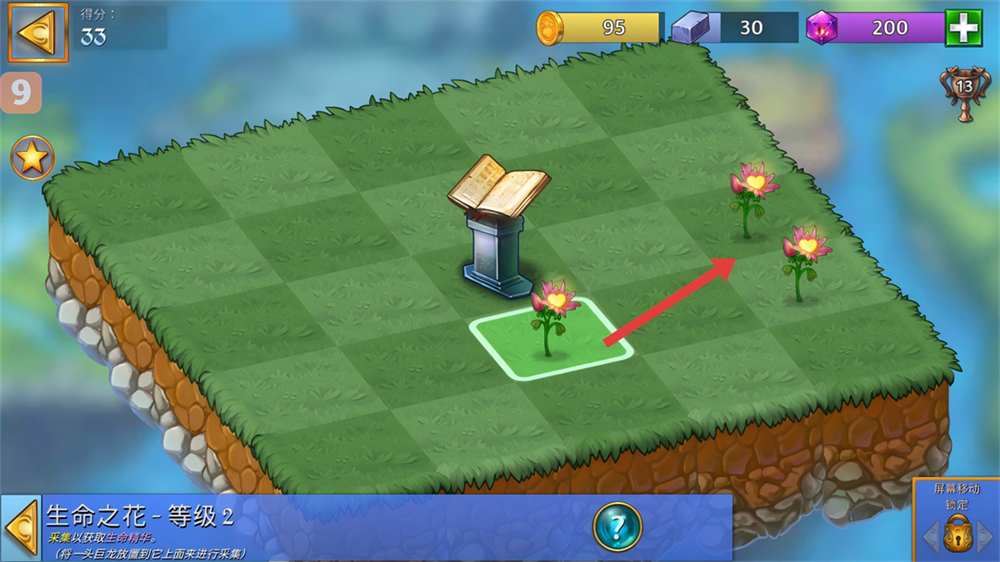Click the gold coin counter

tap(600, 28)
